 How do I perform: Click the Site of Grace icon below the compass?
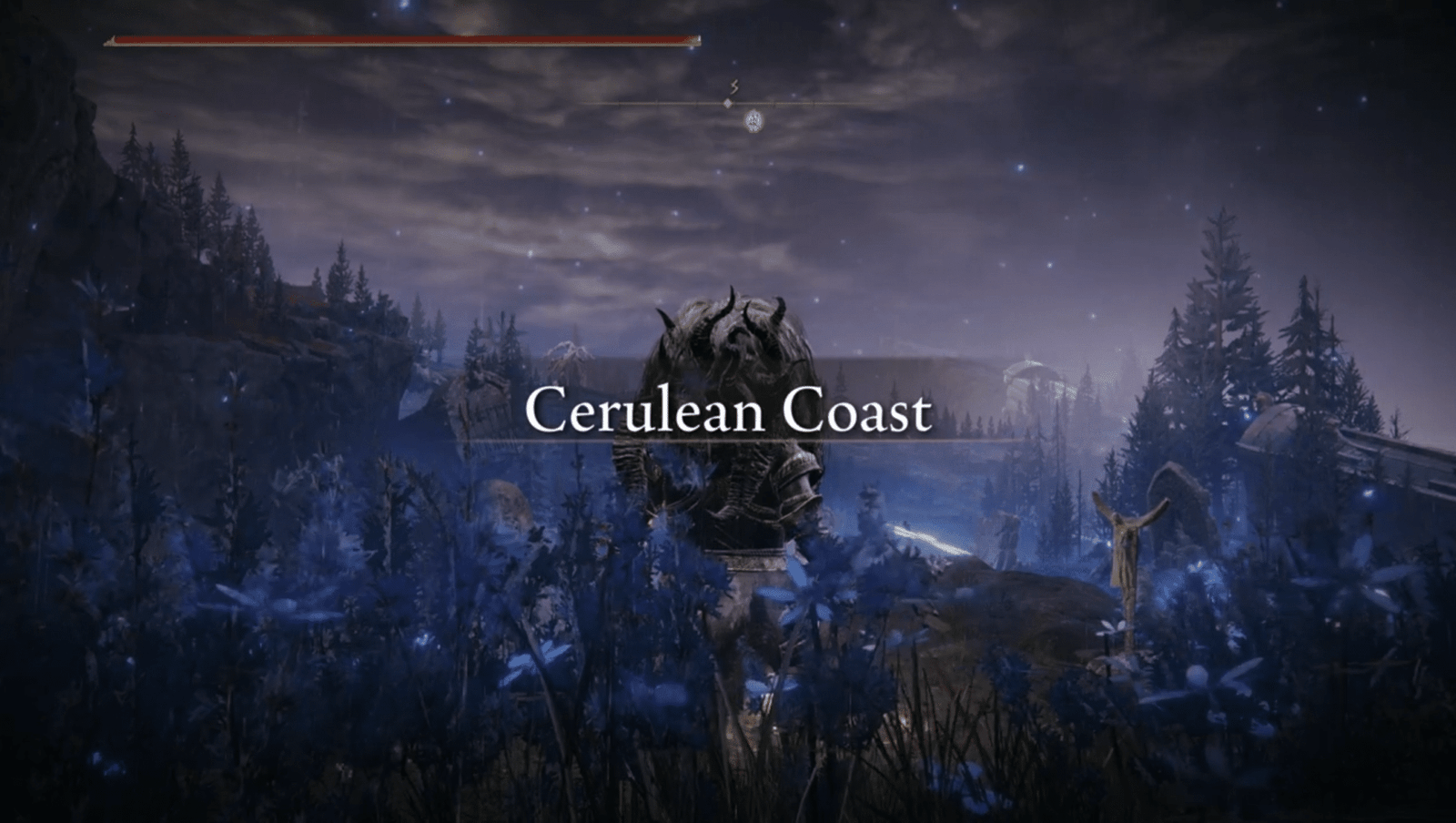click(x=753, y=121)
